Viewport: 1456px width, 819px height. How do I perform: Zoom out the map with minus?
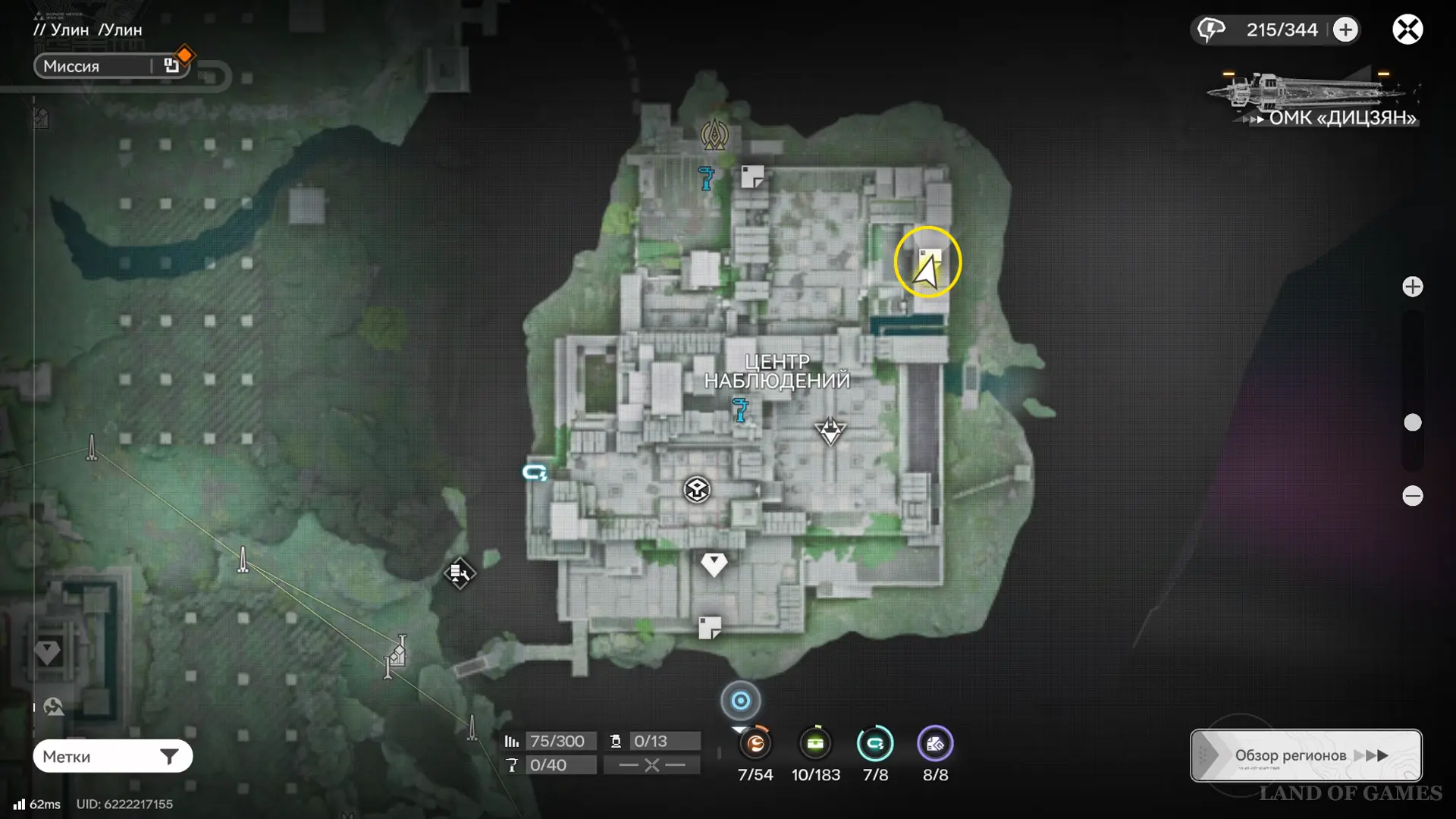(x=1412, y=496)
